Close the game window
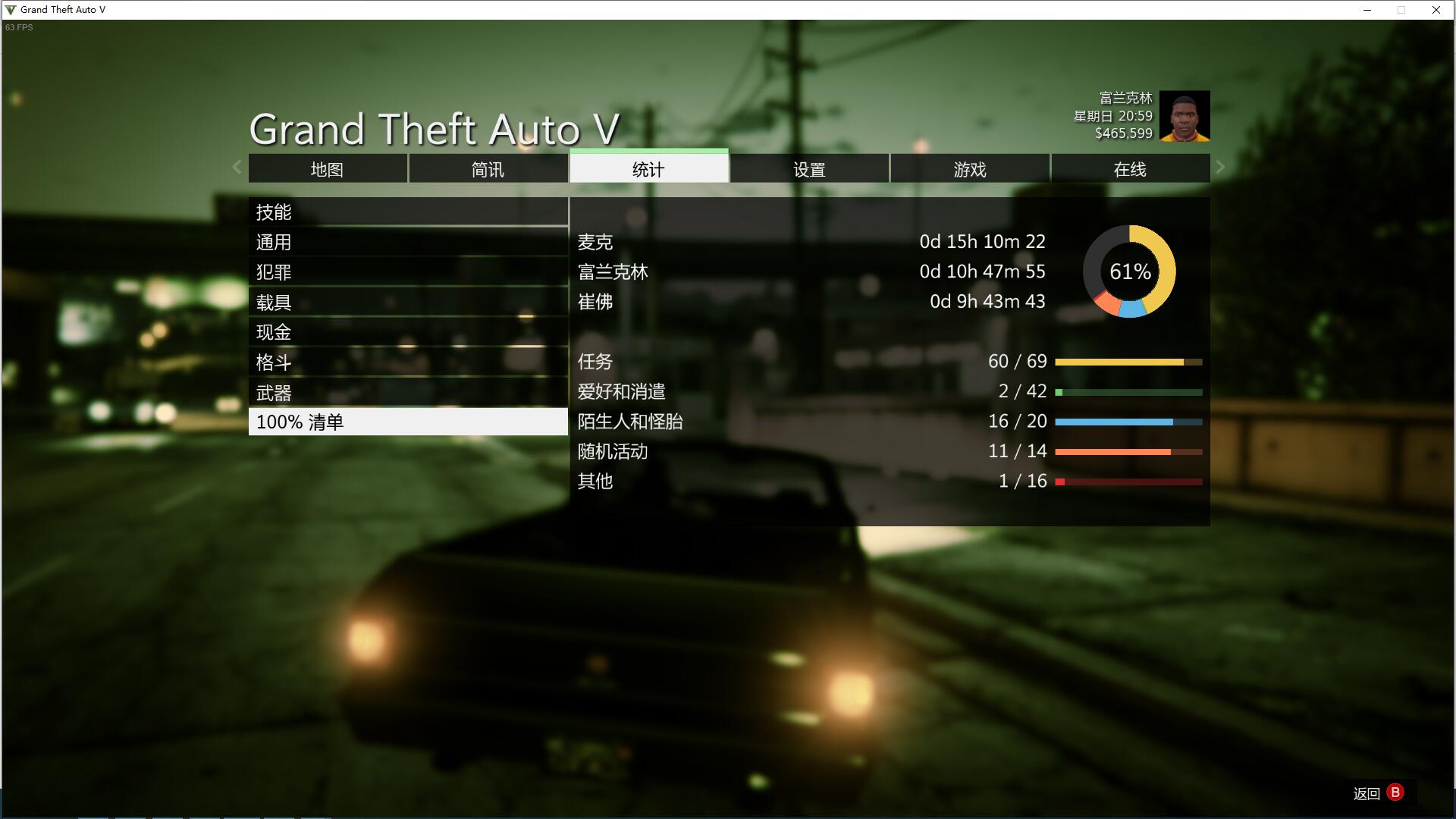 pos(1436,10)
